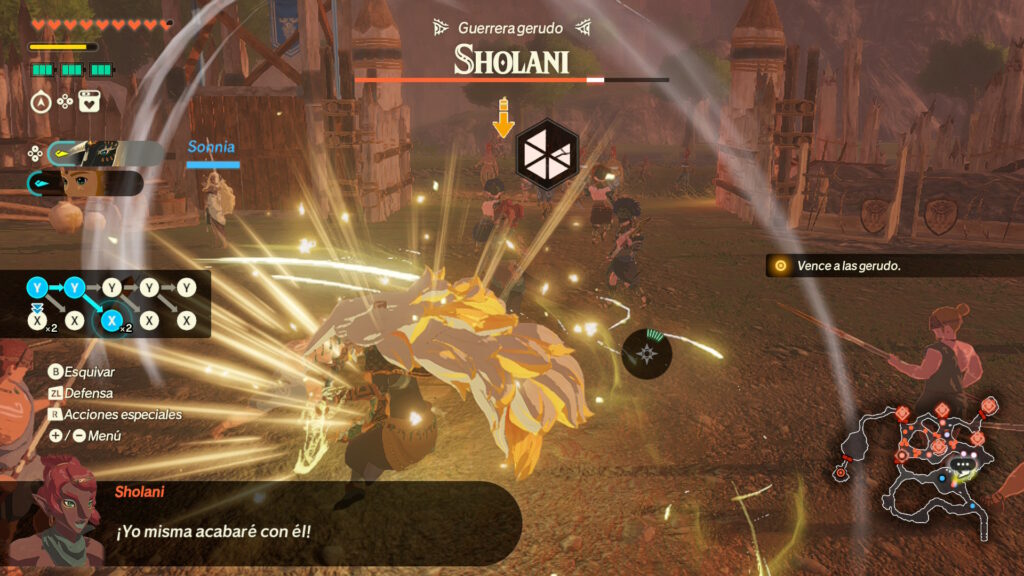1024x576 pixels.
Task: Click the speech bubble marker on minimap
Action: coord(963,465)
